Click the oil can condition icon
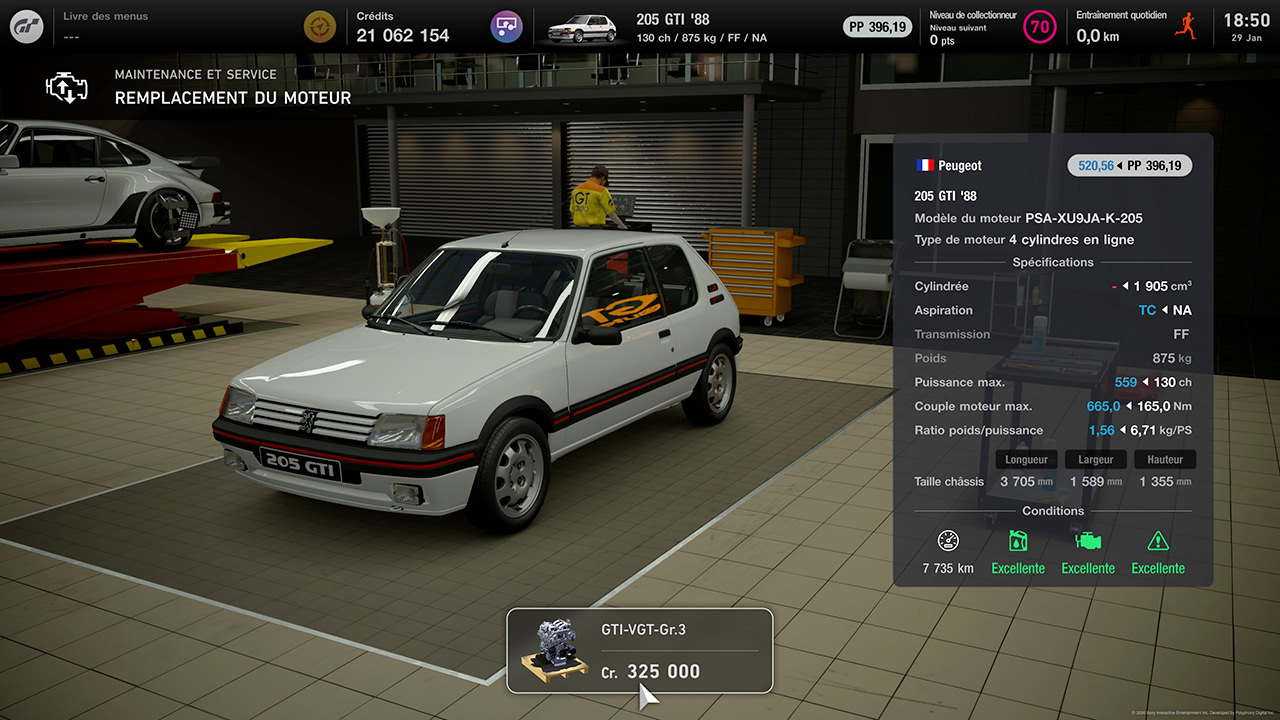The width and height of the screenshot is (1280, 720). pos(1018,541)
